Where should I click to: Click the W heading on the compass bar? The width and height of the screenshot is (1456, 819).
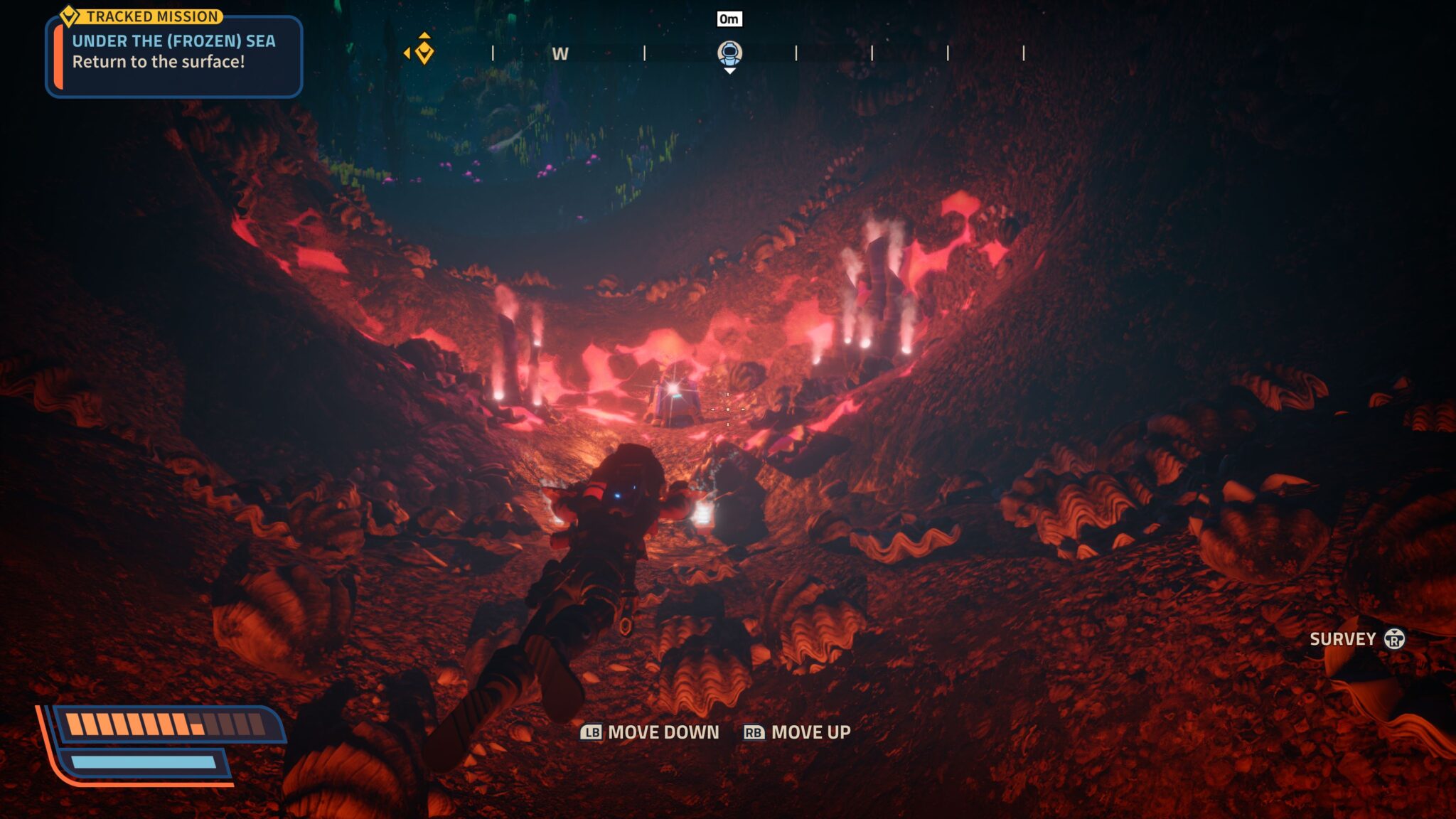click(560, 54)
